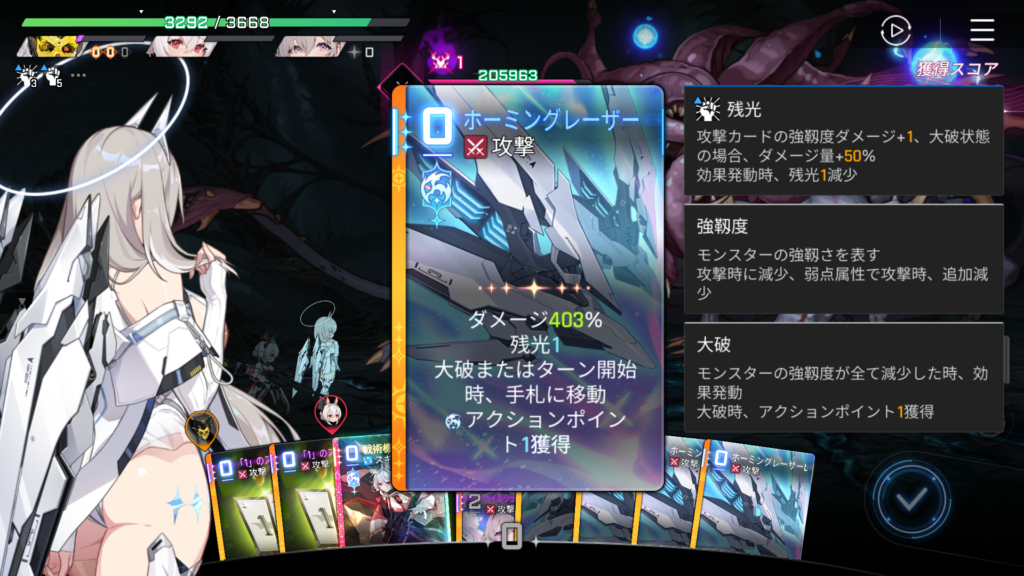Toggle the auto-play battle button

click(896, 31)
